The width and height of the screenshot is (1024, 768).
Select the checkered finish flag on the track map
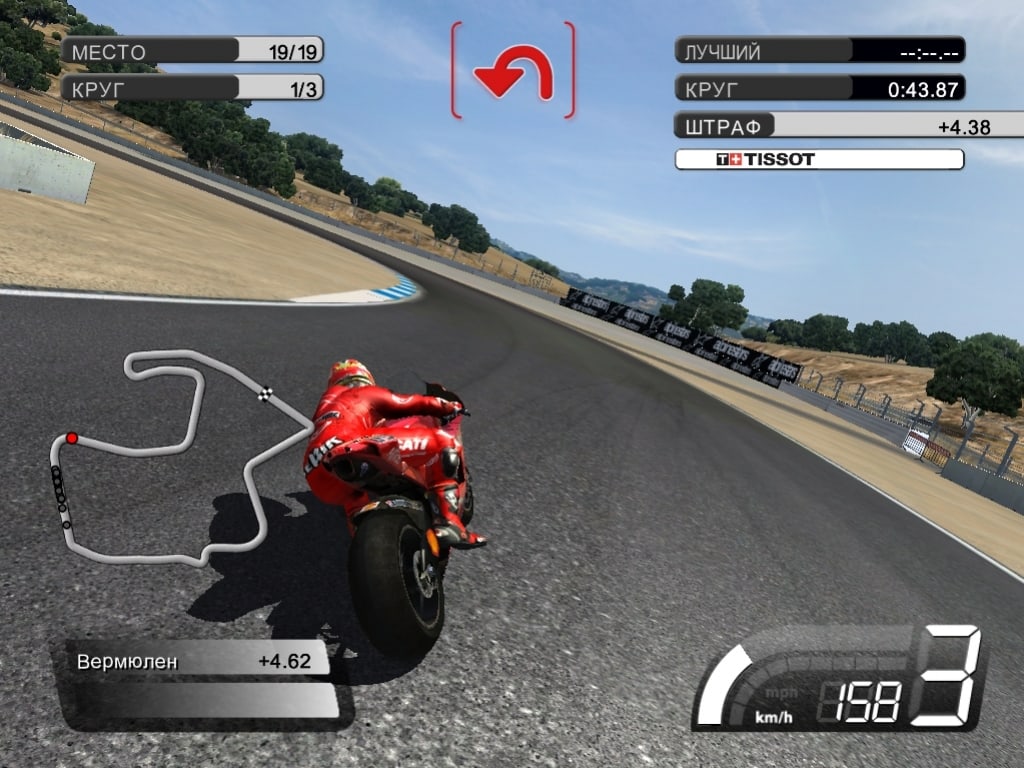(x=266, y=392)
